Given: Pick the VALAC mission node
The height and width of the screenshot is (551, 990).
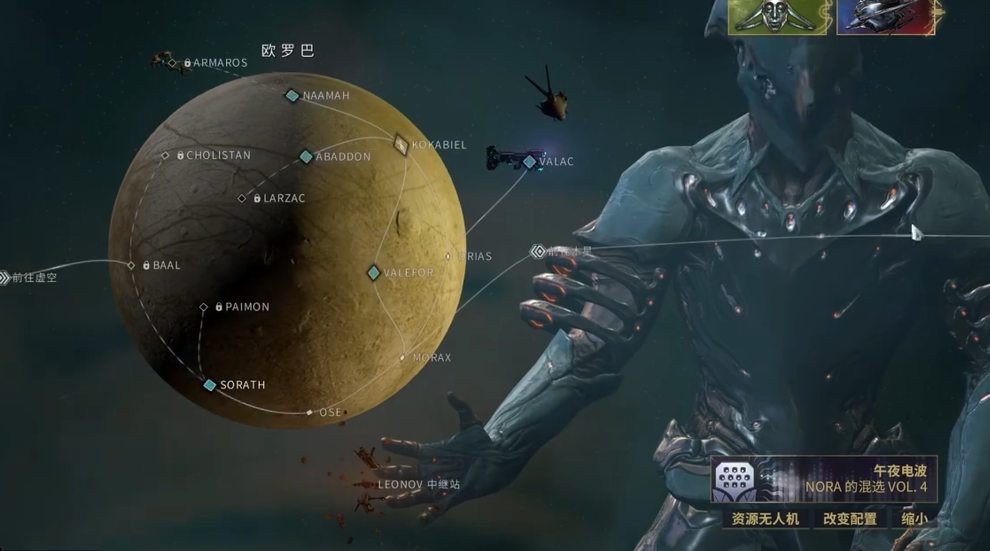Looking at the screenshot, I should tap(530, 162).
